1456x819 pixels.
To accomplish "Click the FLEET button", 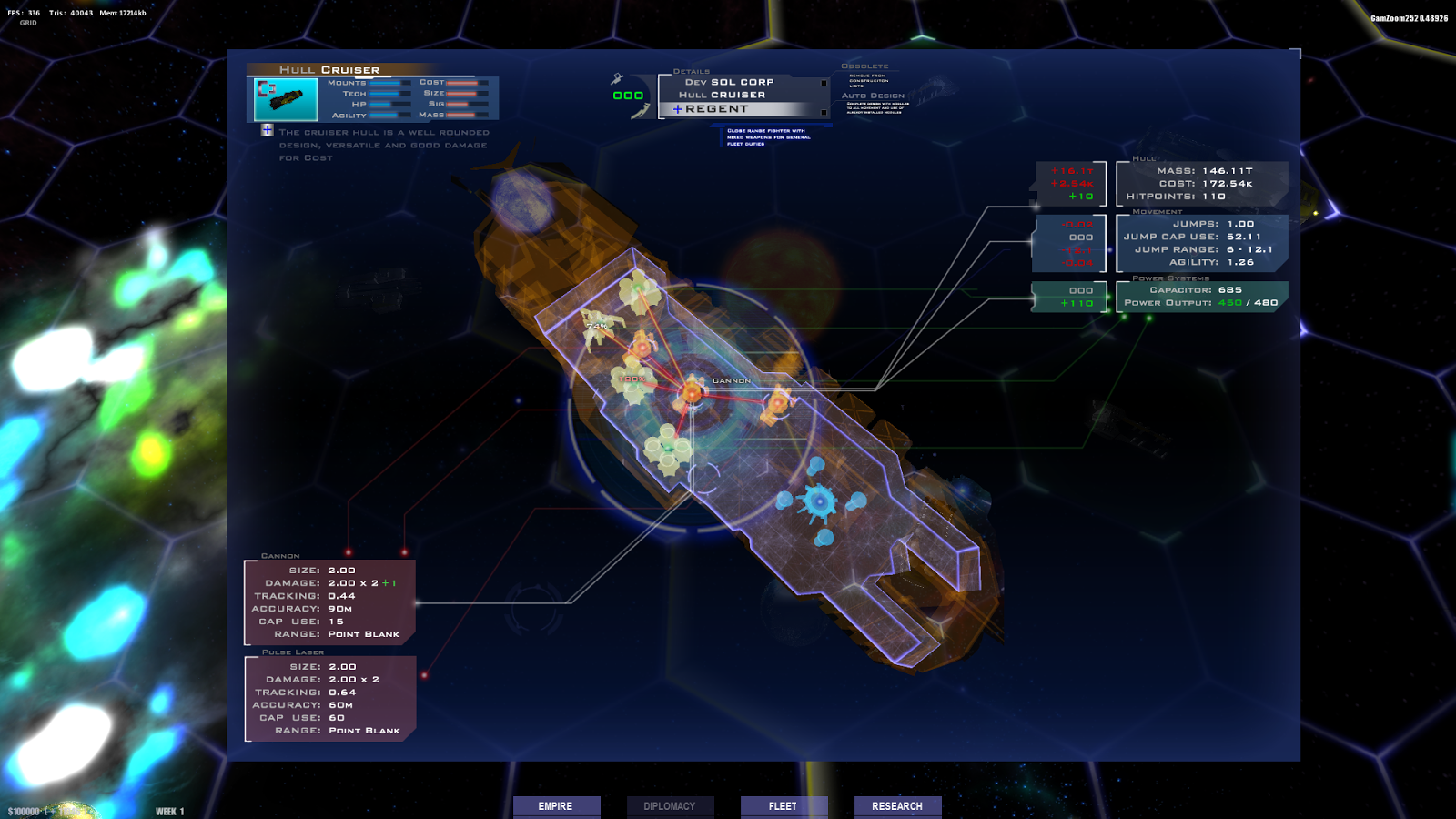I will (x=784, y=806).
